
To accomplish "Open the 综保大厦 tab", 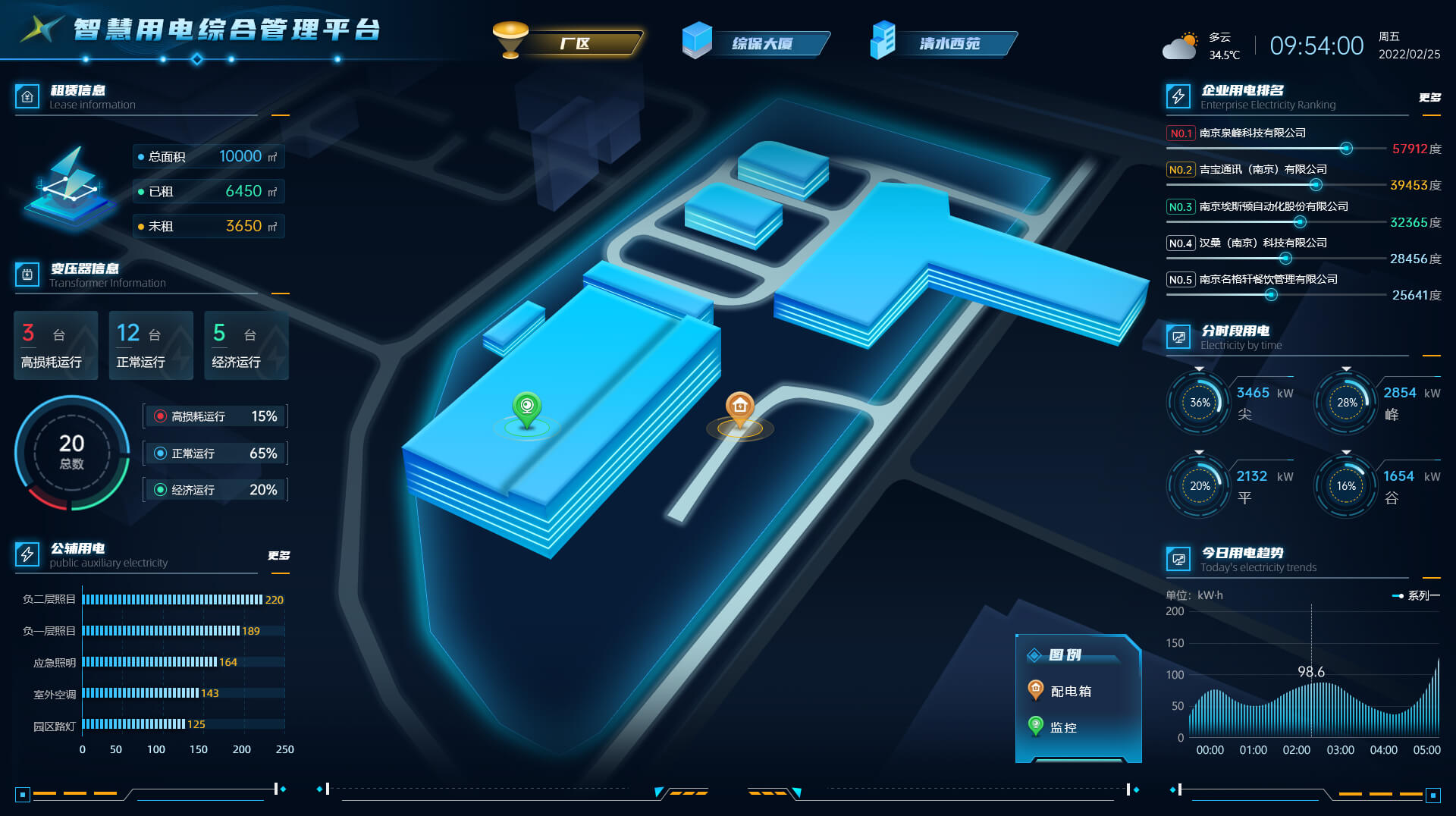I will [x=762, y=43].
